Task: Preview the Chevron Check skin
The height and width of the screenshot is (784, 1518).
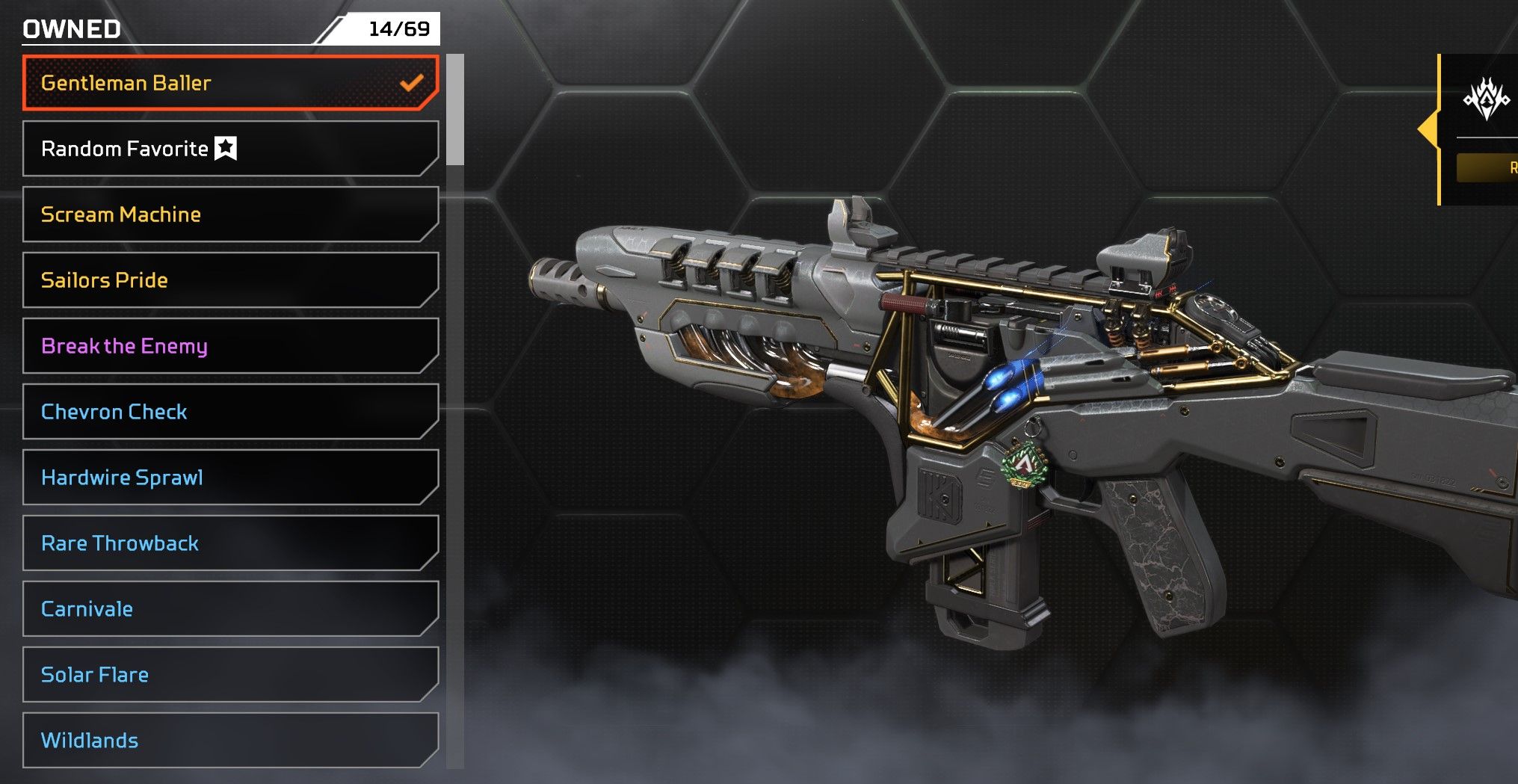Action: point(230,412)
